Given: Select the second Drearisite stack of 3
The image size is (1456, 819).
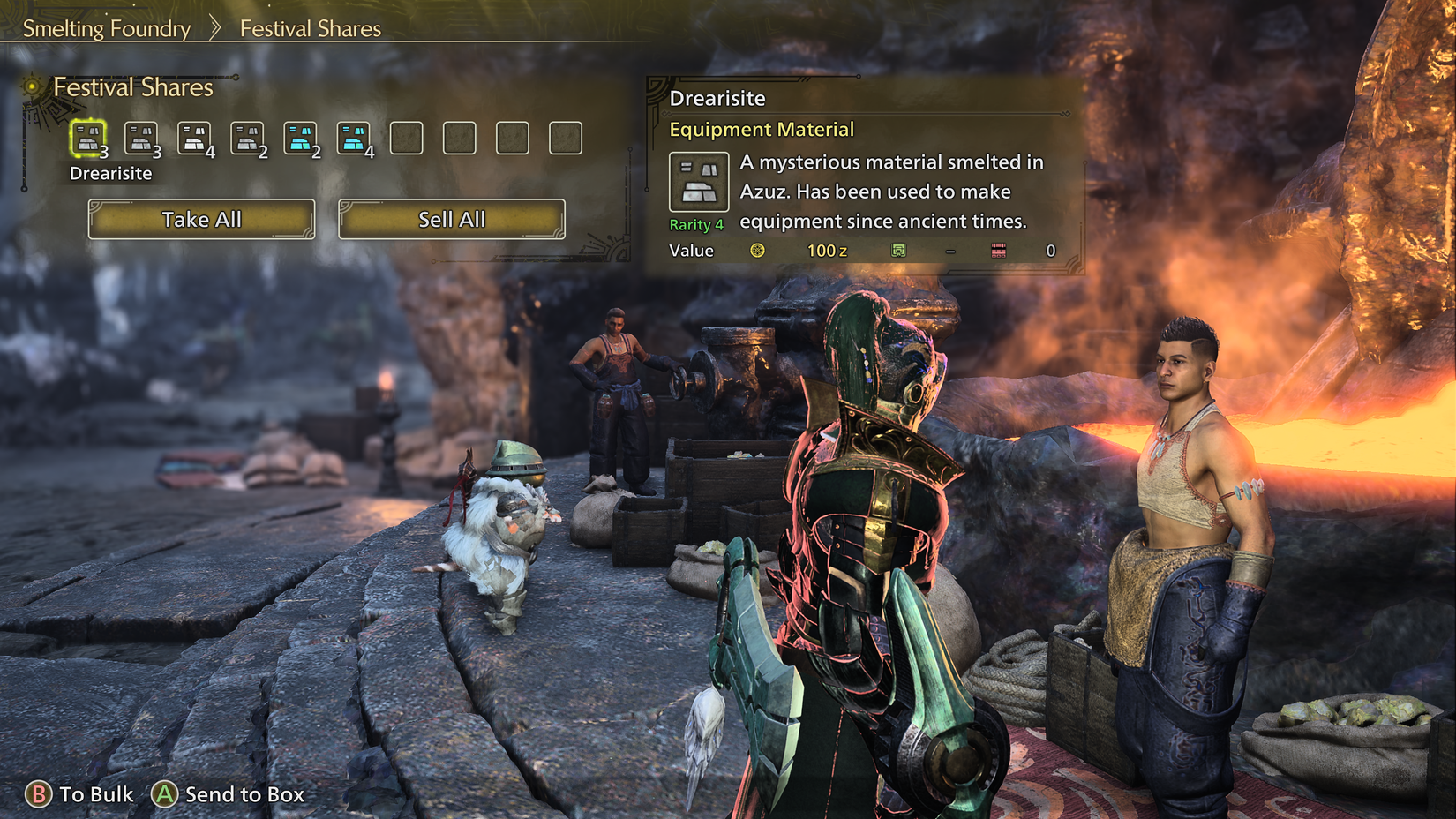Looking at the screenshot, I should [x=141, y=137].
